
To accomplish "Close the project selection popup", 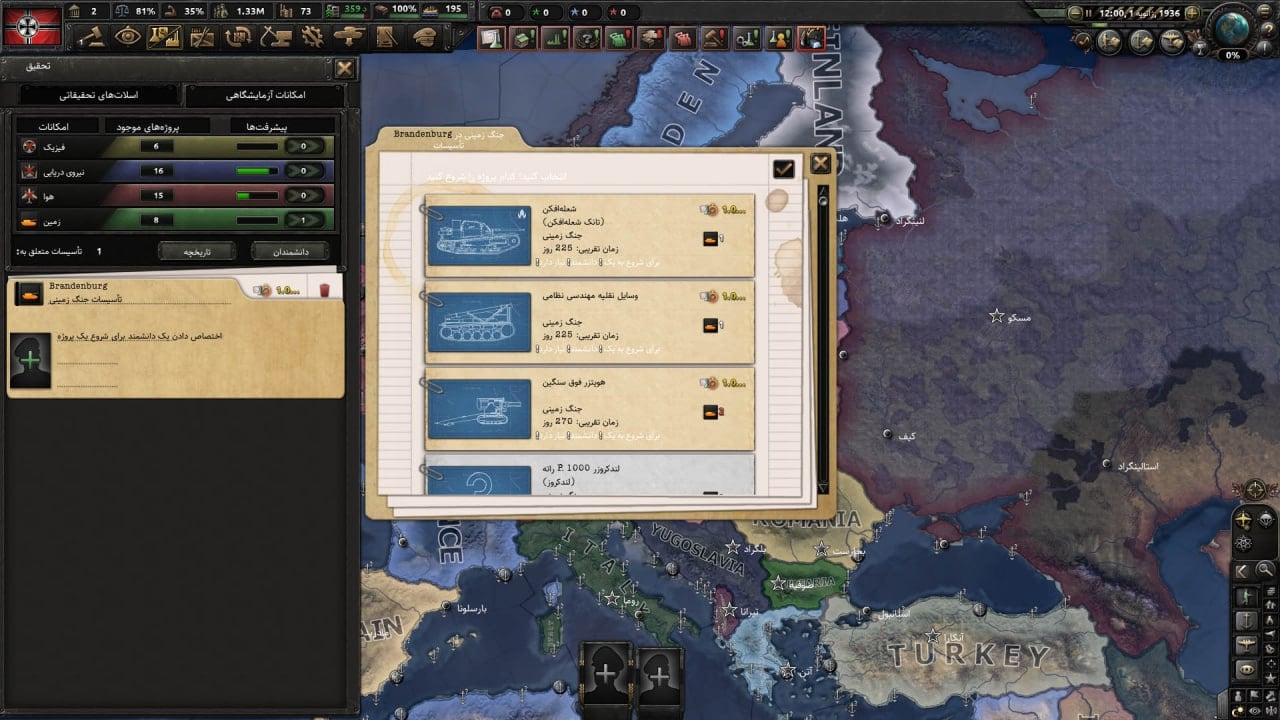I will coord(820,164).
